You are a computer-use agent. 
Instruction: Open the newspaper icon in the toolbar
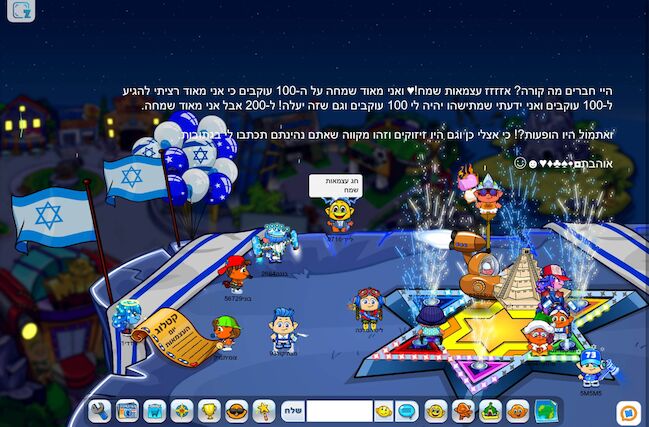(x=127, y=410)
